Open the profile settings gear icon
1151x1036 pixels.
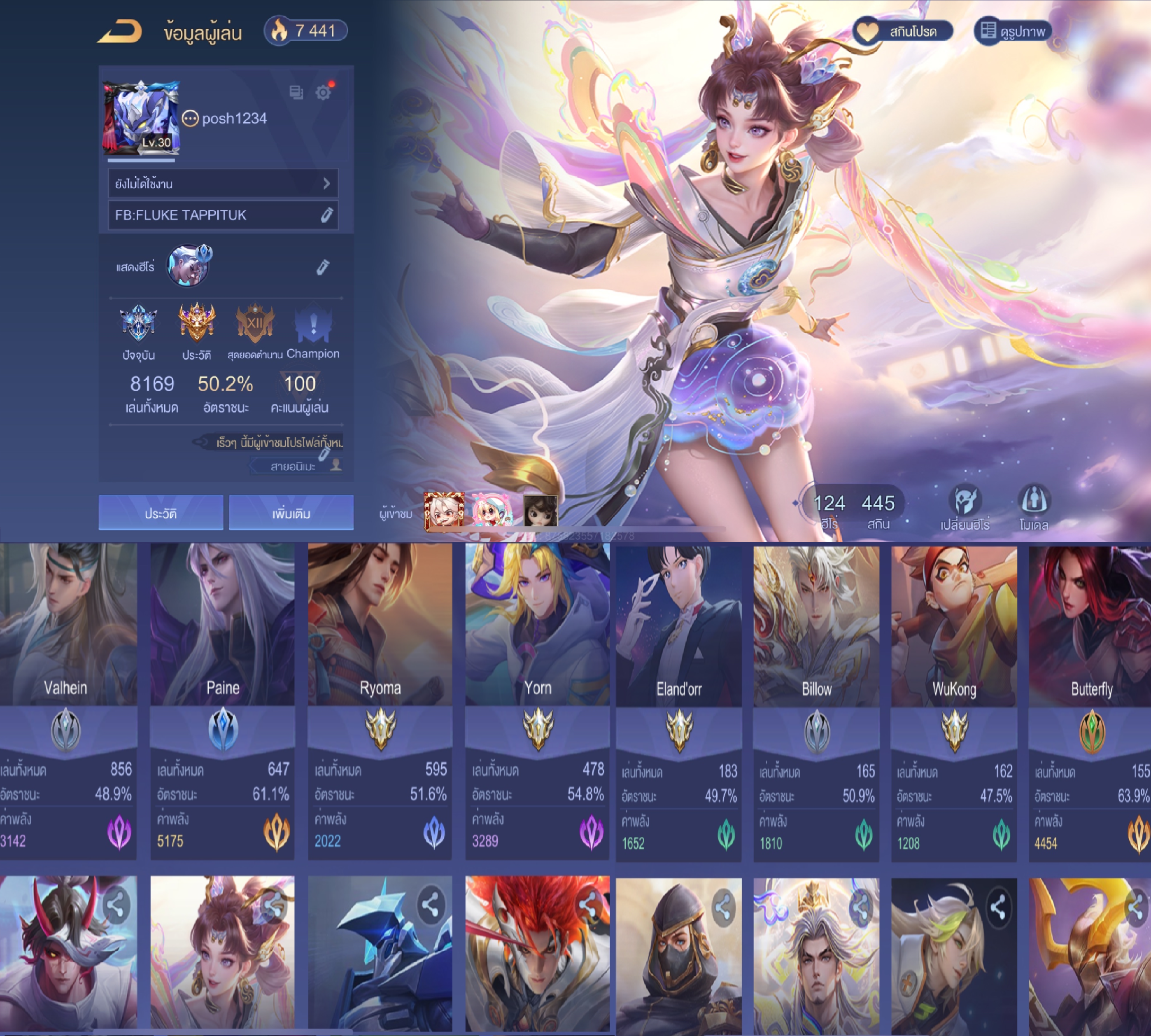323,93
